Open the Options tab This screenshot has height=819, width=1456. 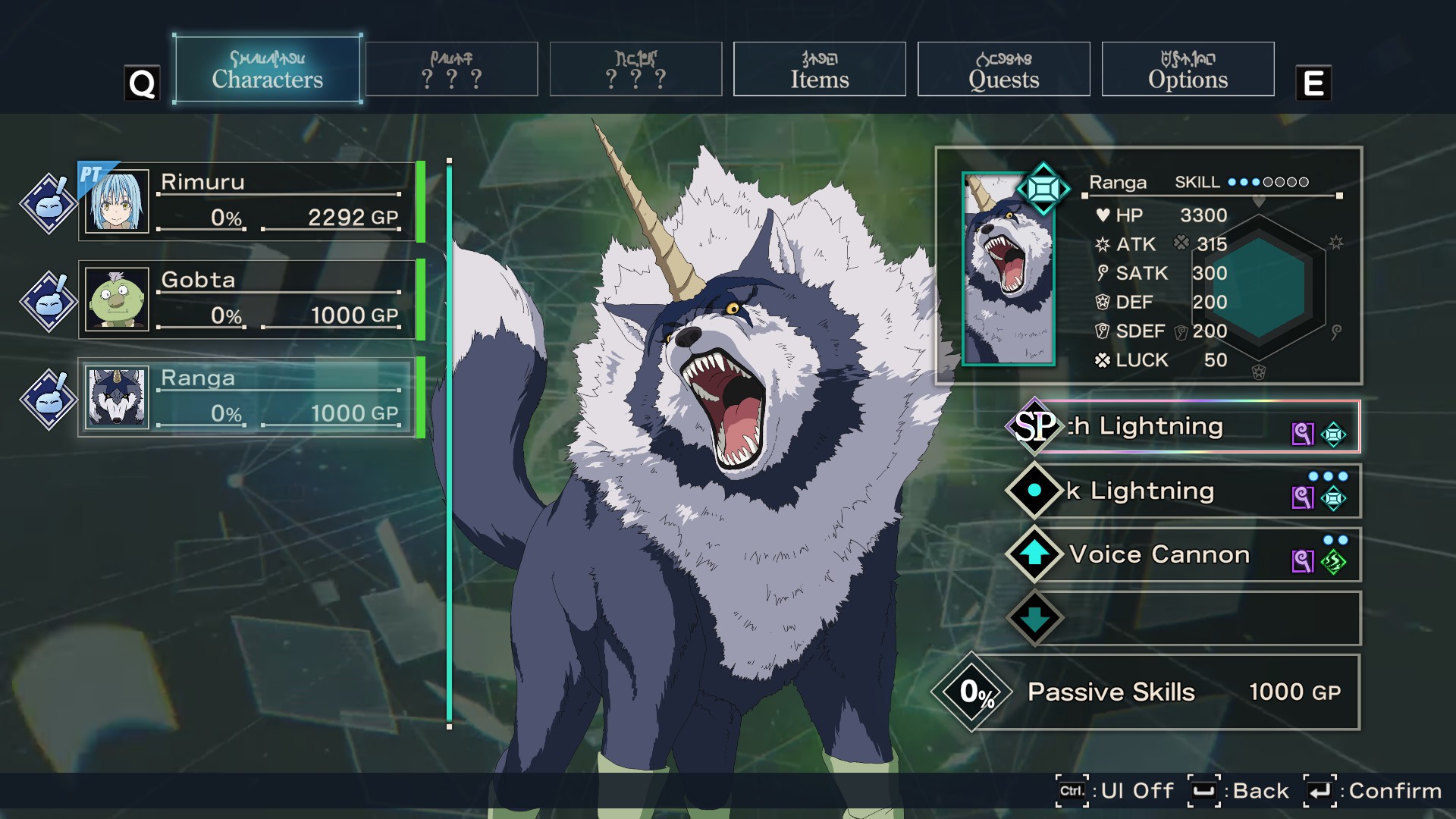point(1188,70)
